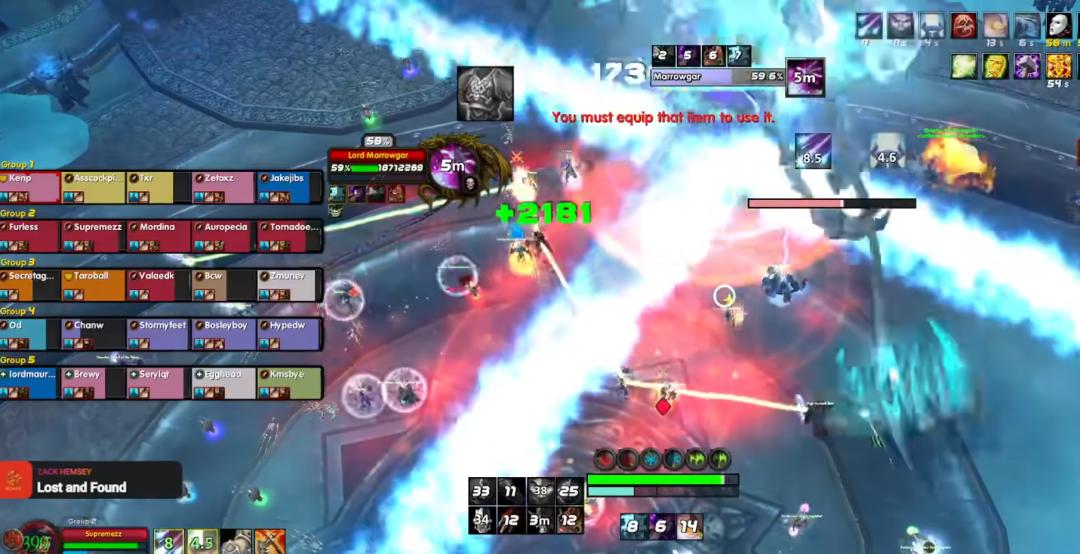Click the red dragon swirl buff icon
The height and width of the screenshot is (554, 1080).
965,26
